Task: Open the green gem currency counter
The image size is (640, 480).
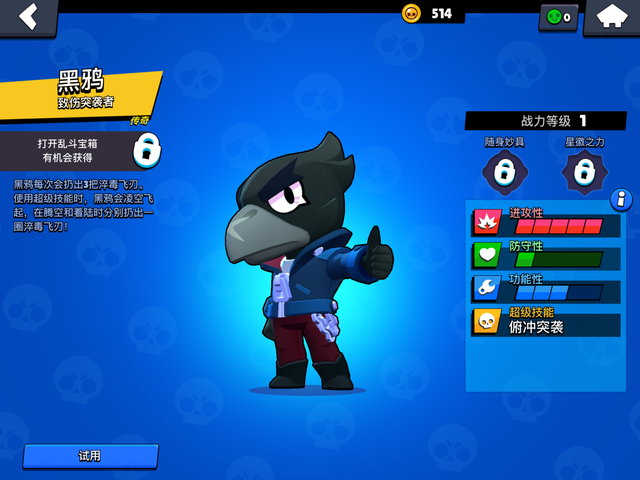Action: pyautogui.click(x=559, y=17)
